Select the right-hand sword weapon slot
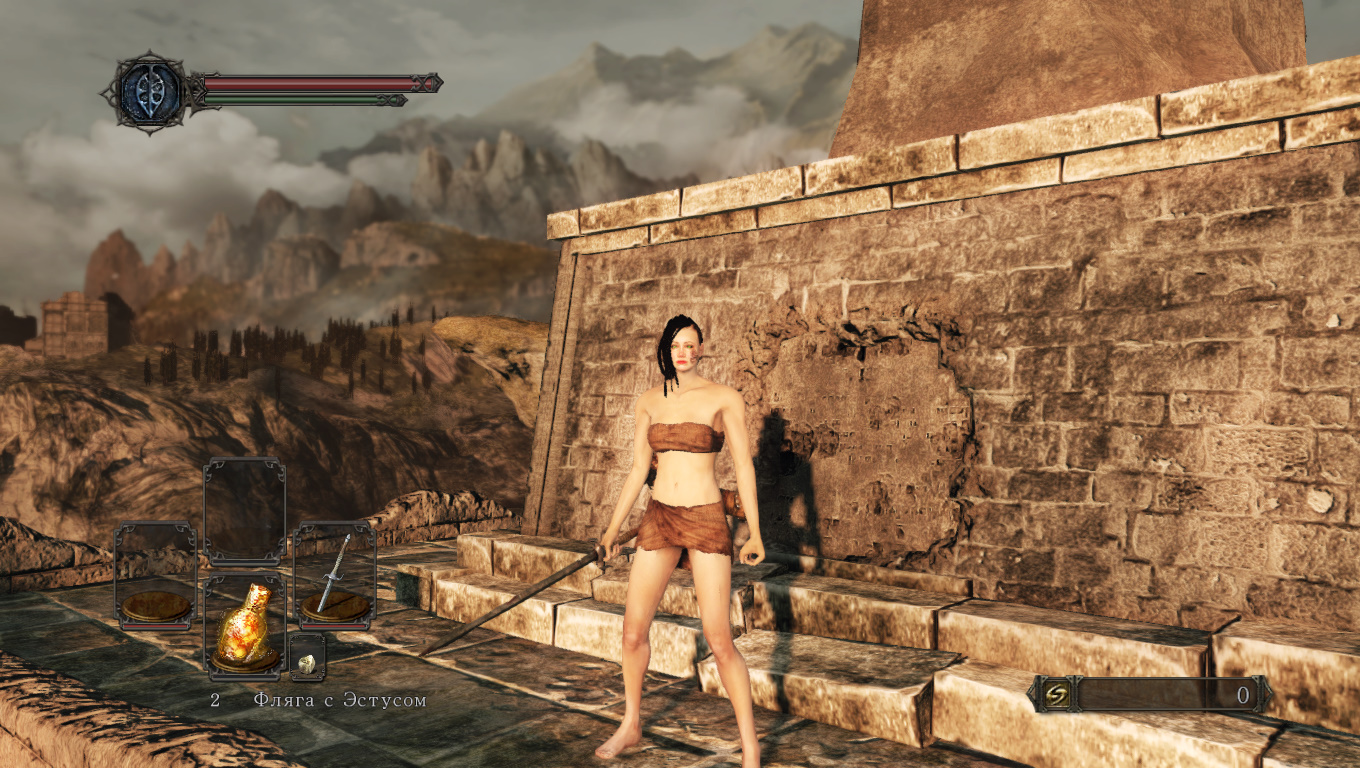 click(335, 575)
